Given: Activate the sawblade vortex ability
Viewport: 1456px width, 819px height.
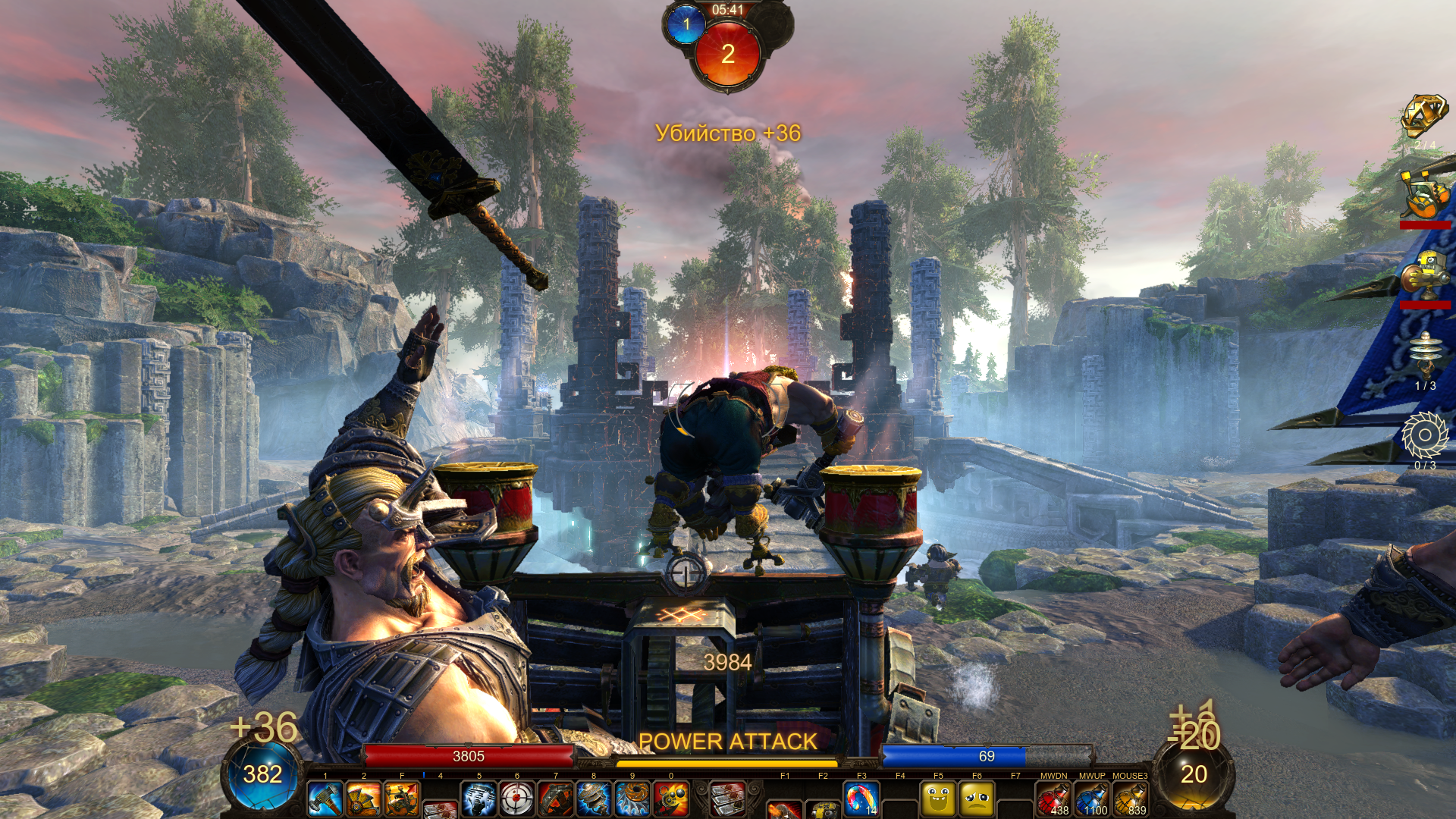Looking at the screenshot, I should [x=632, y=799].
